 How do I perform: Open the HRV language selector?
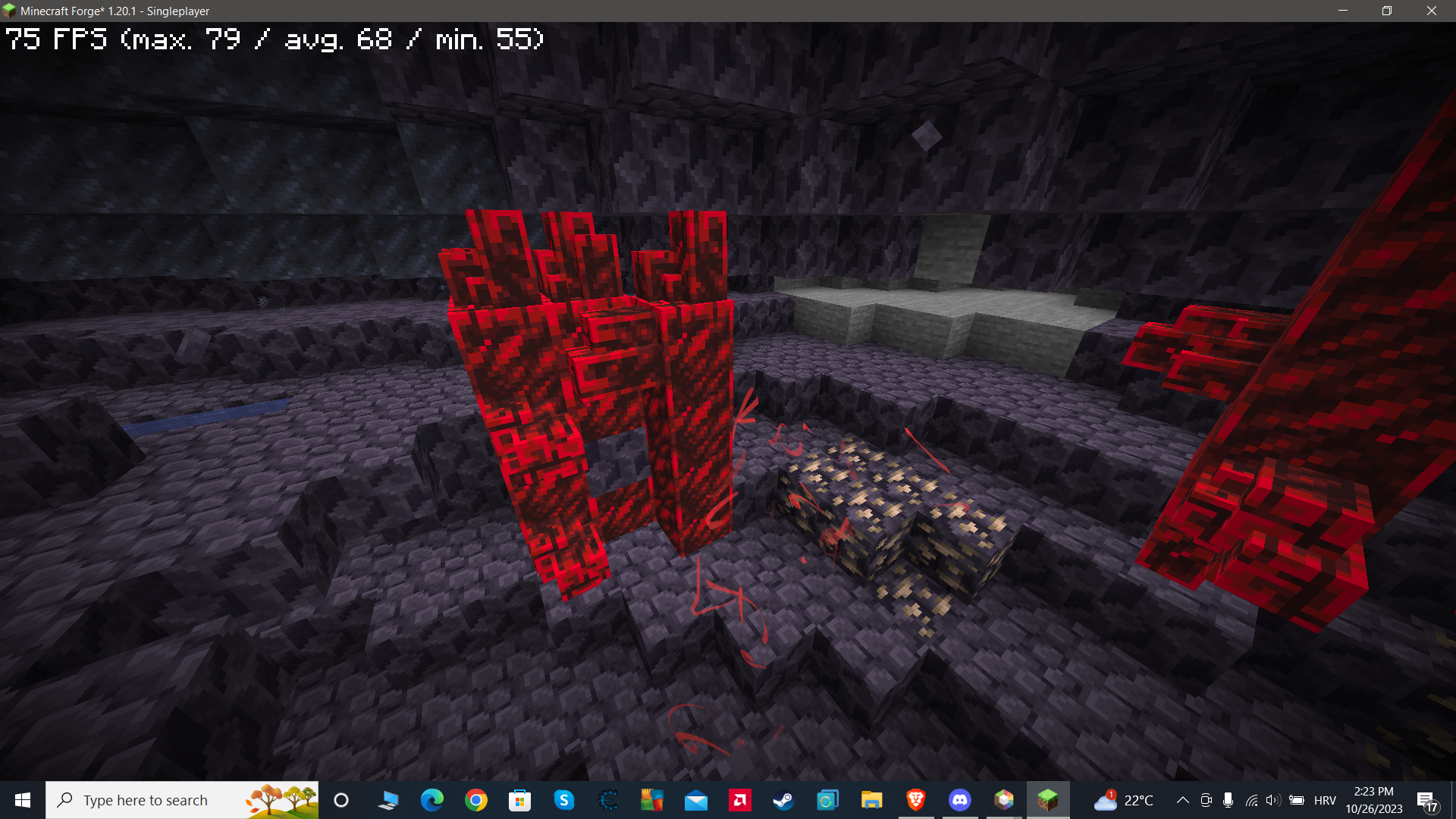1325,799
